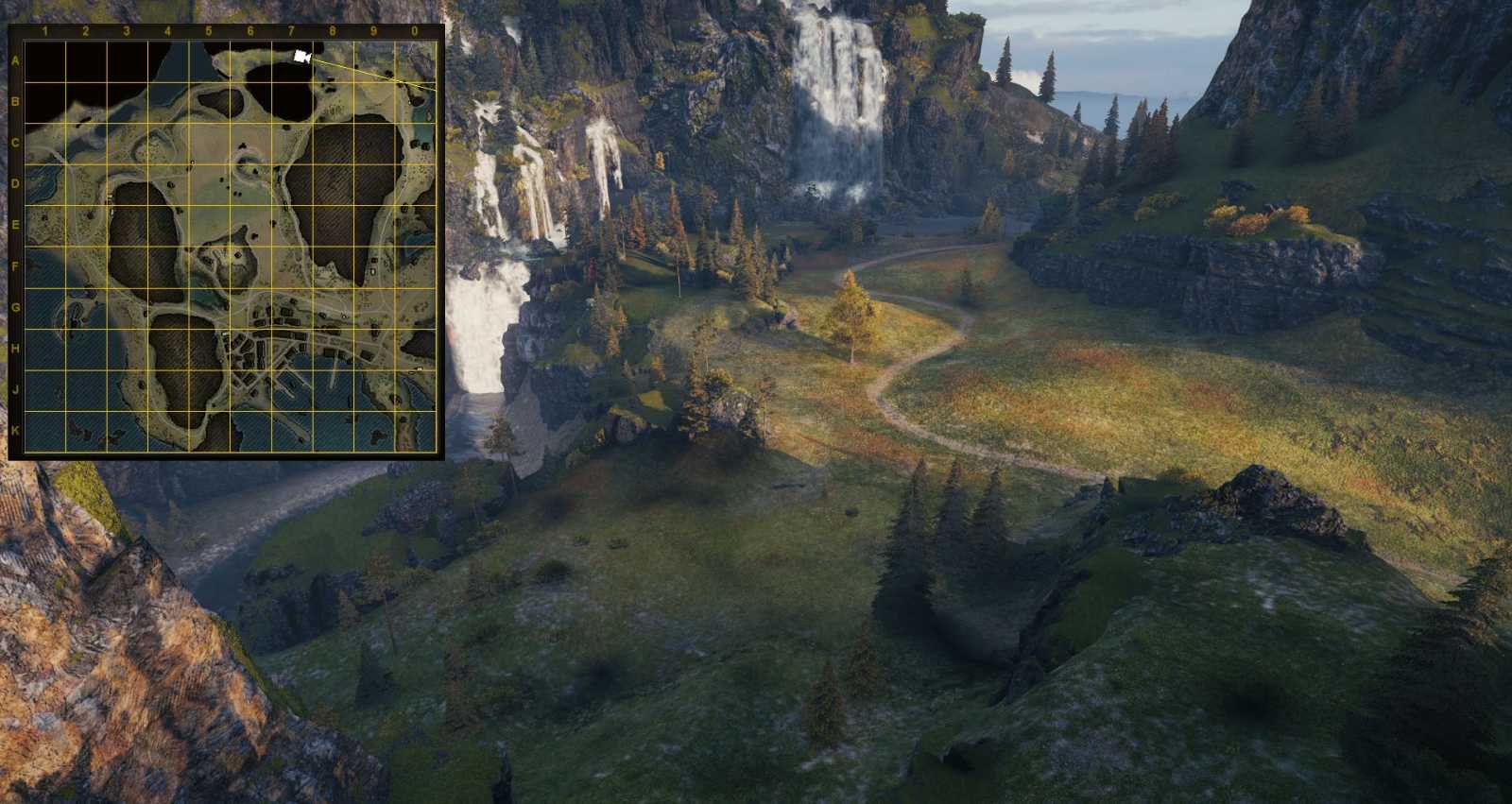This screenshot has width=1512, height=804.
Task: Click row label K at minimap bottom-left
Action: (17, 430)
